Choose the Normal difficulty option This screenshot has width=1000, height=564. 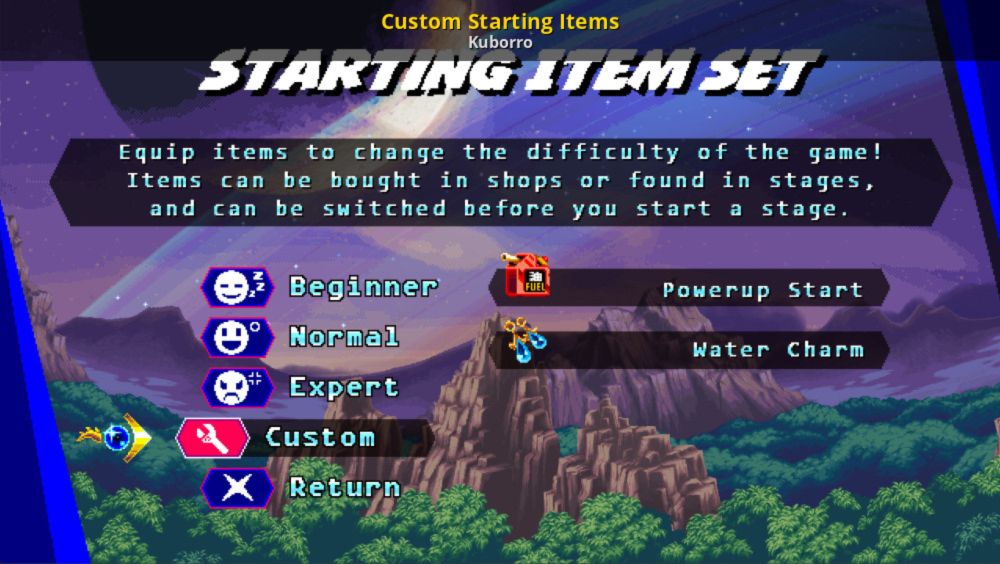pyautogui.click(x=344, y=337)
